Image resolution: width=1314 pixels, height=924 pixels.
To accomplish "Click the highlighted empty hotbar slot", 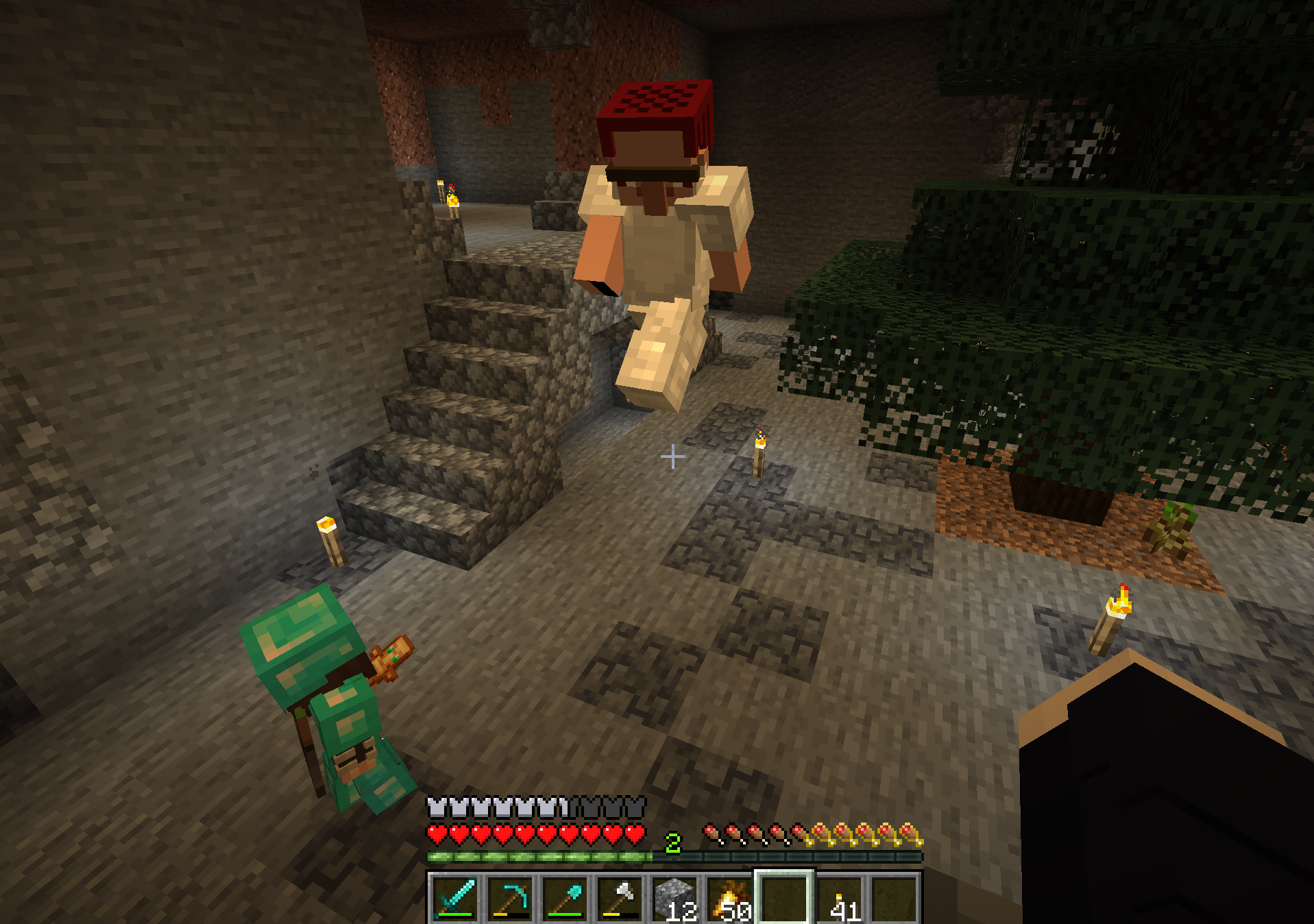I will click(x=785, y=898).
